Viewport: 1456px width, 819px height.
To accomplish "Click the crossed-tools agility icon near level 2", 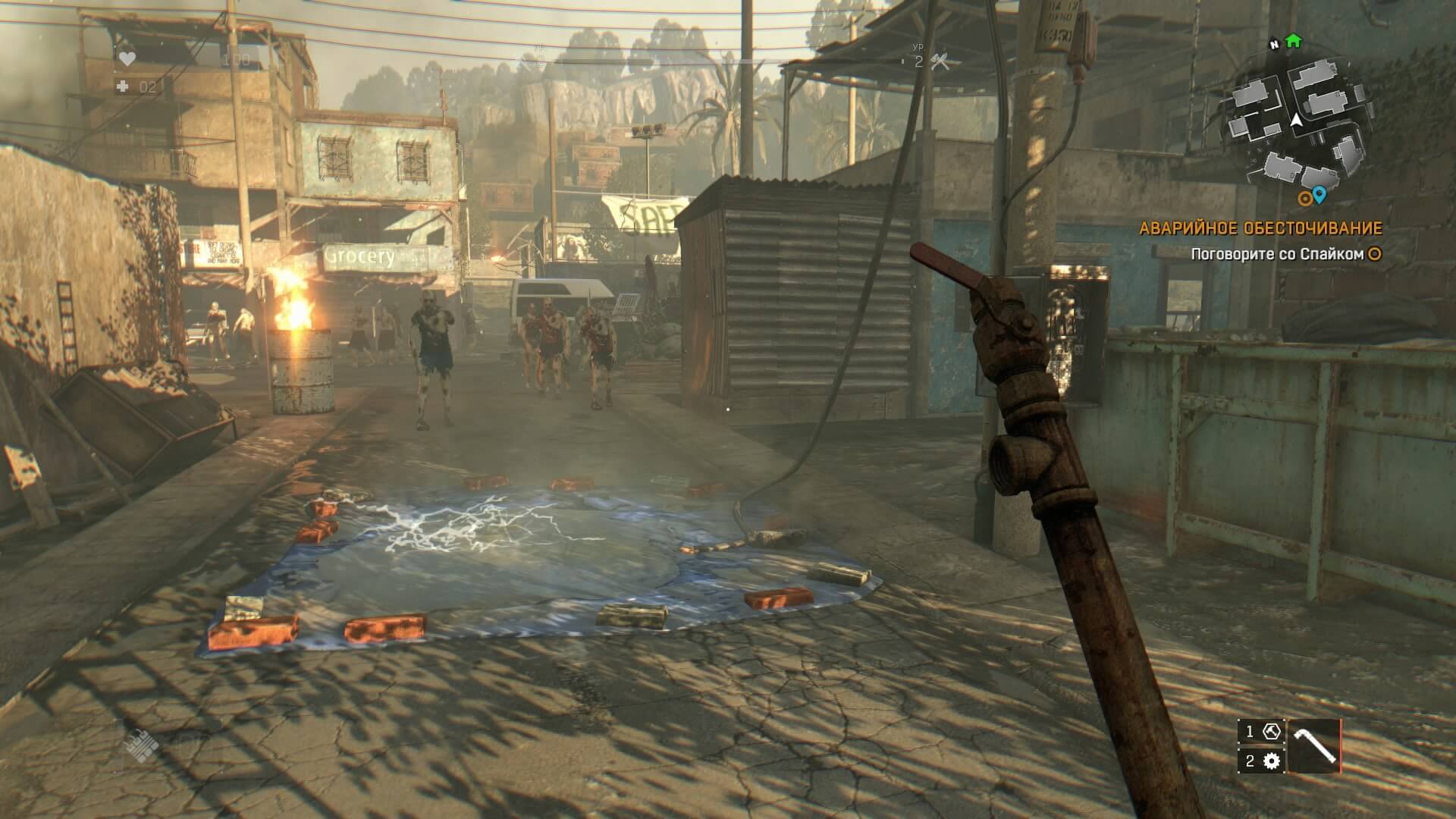I will click(x=940, y=60).
